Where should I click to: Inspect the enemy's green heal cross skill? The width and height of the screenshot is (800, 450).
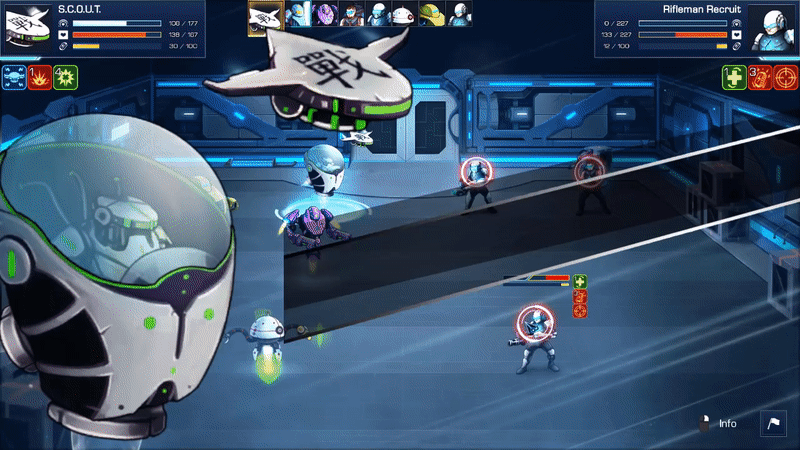pyautogui.click(x=734, y=77)
